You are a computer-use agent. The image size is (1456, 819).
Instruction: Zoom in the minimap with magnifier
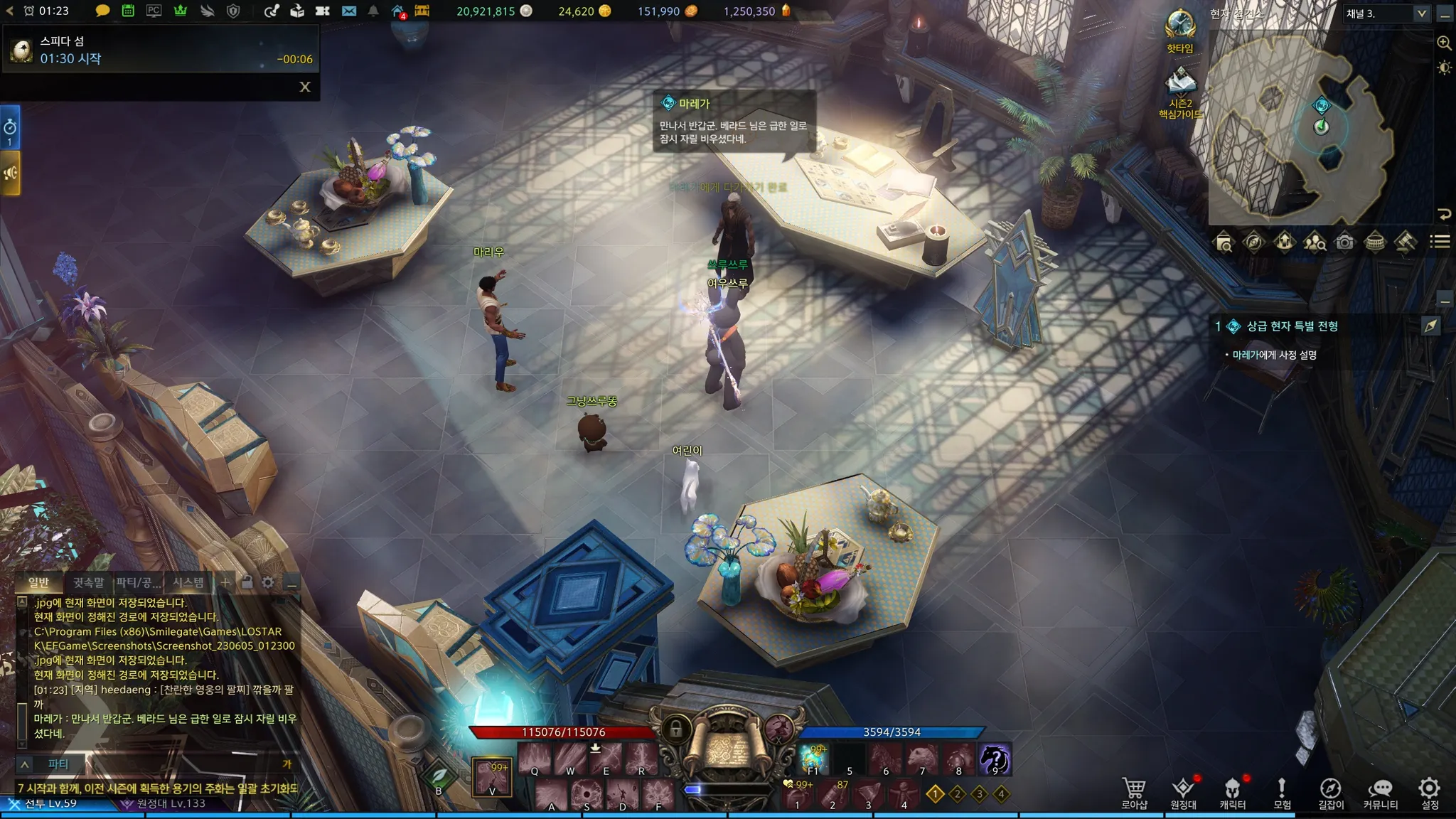click(1444, 43)
